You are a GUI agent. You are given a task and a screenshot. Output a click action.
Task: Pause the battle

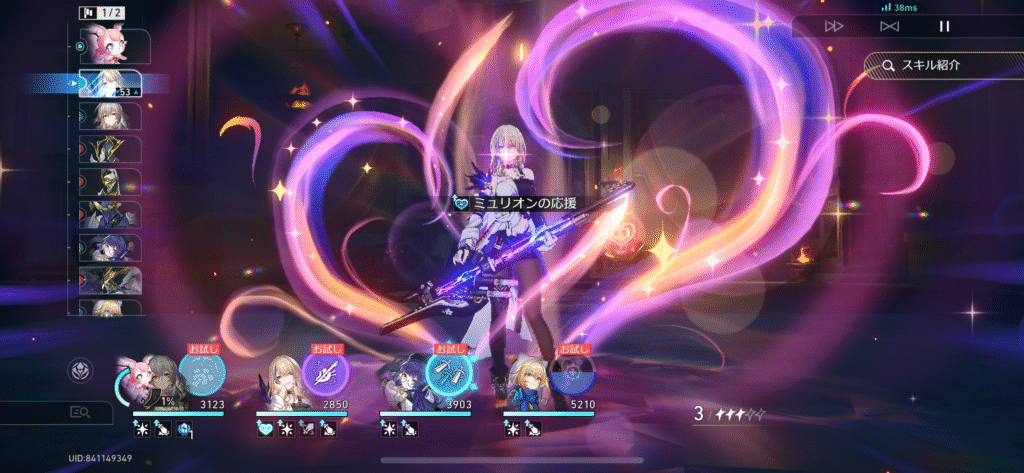click(x=944, y=27)
